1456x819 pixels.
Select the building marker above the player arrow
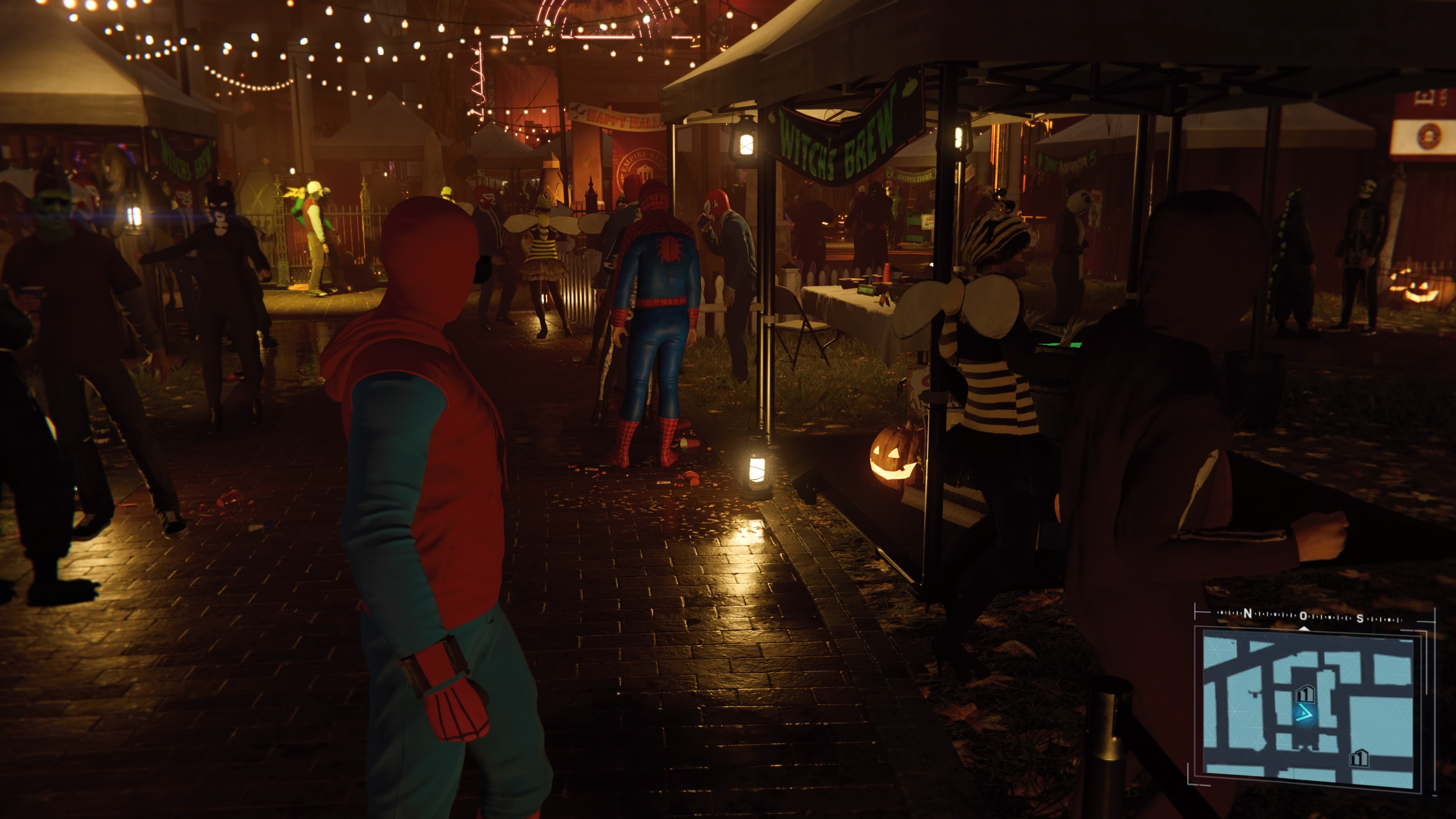tap(1305, 693)
